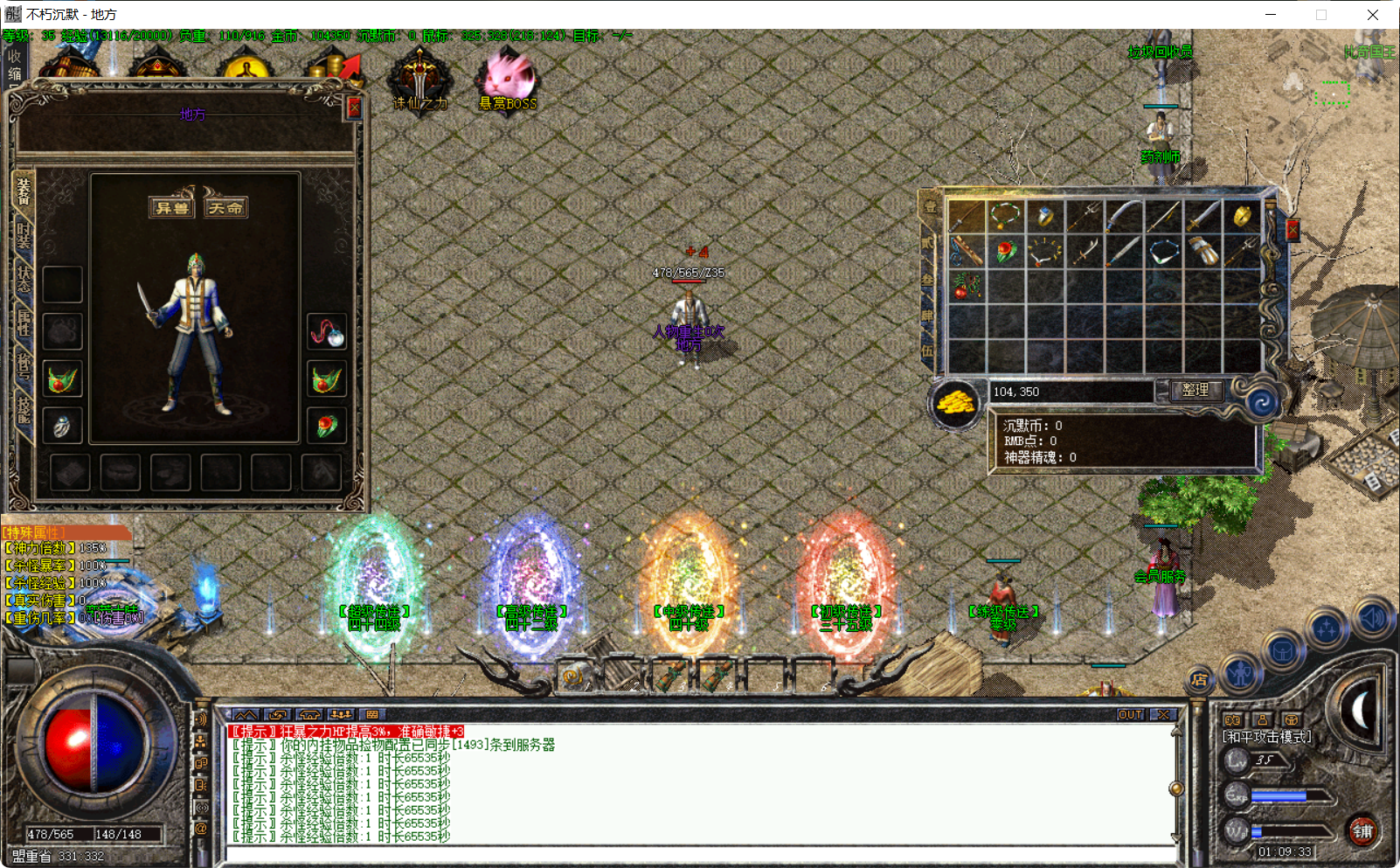Switch to the 技能 tab

[23, 408]
